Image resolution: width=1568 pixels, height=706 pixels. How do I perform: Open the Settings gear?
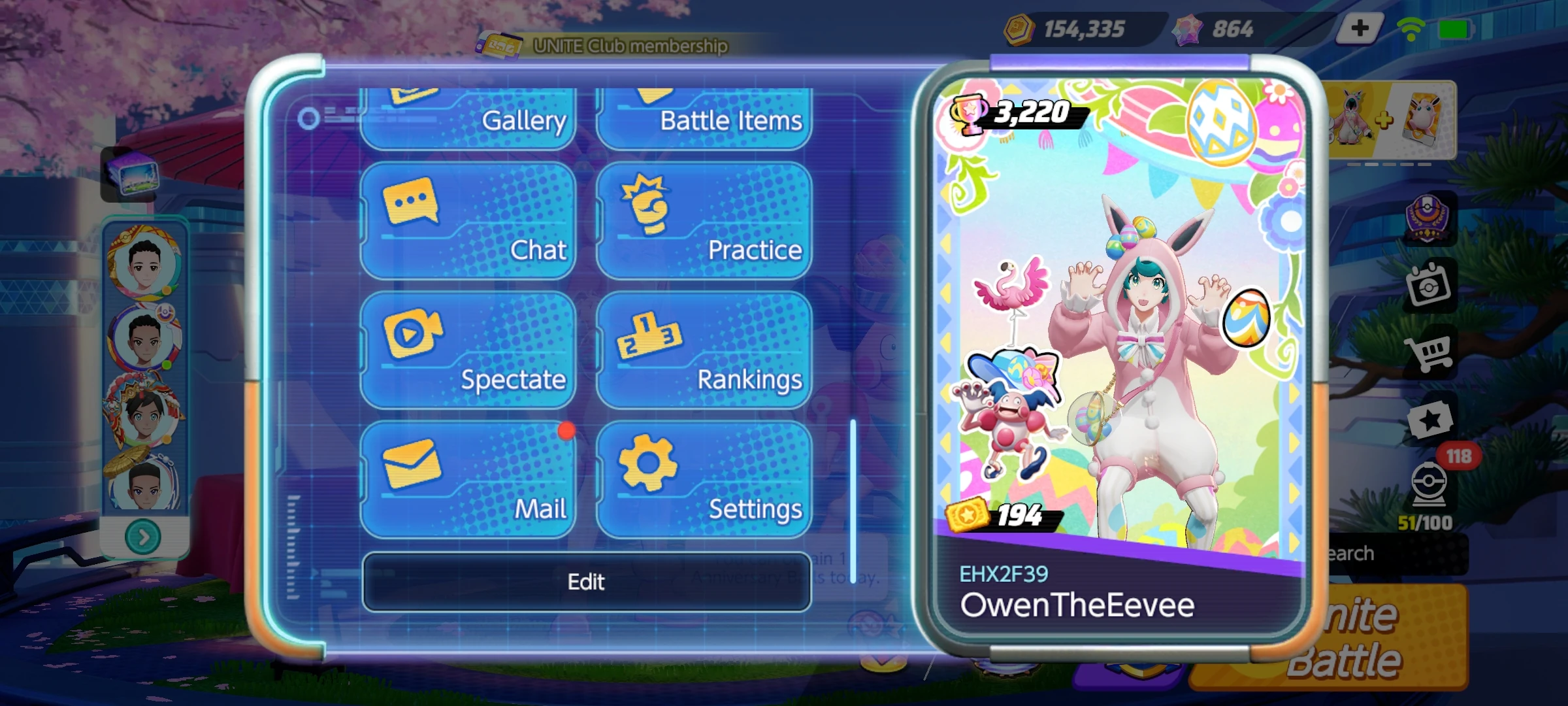pyautogui.click(x=702, y=477)
